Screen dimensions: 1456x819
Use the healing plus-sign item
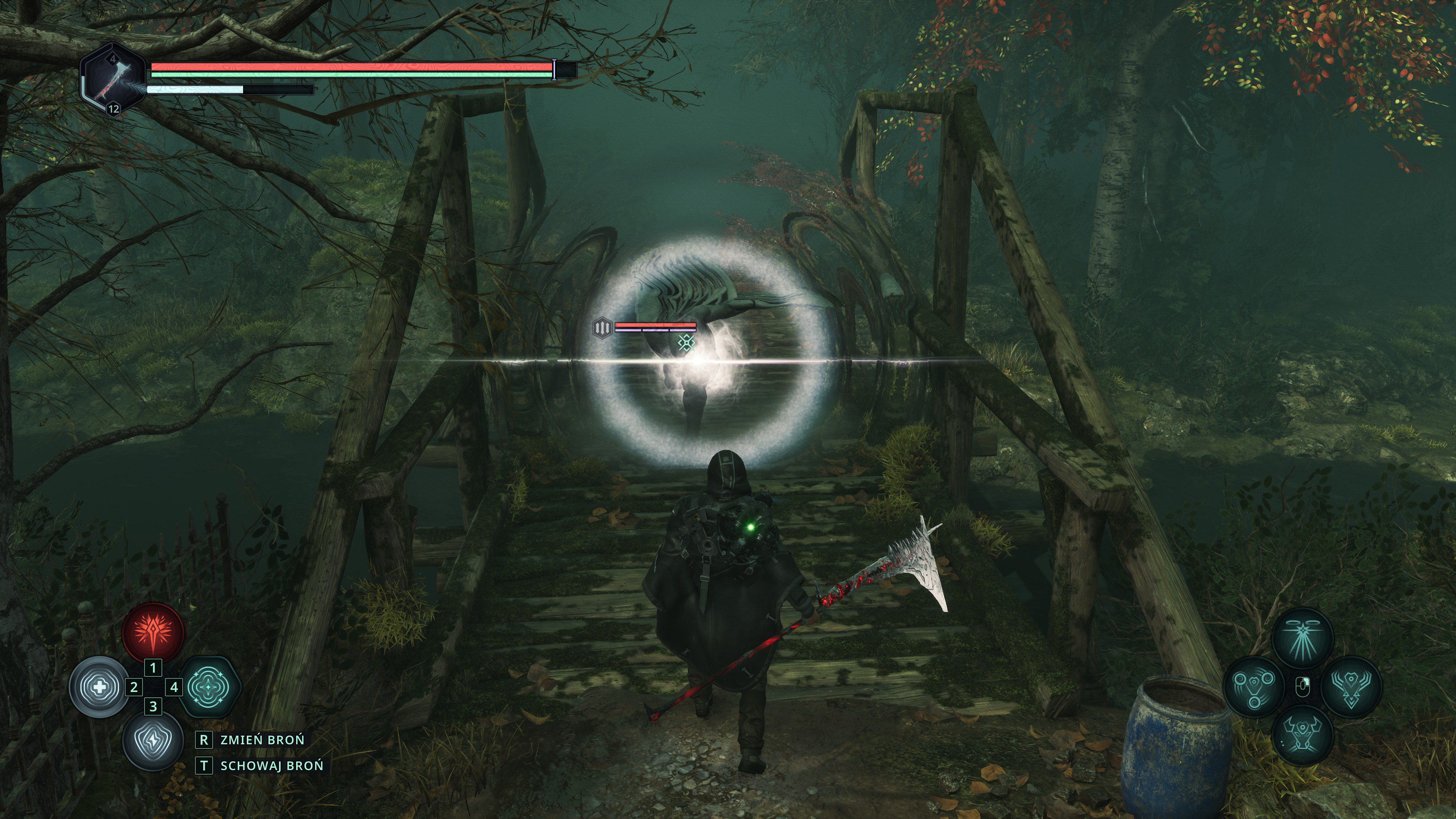[x=99, y=687]
